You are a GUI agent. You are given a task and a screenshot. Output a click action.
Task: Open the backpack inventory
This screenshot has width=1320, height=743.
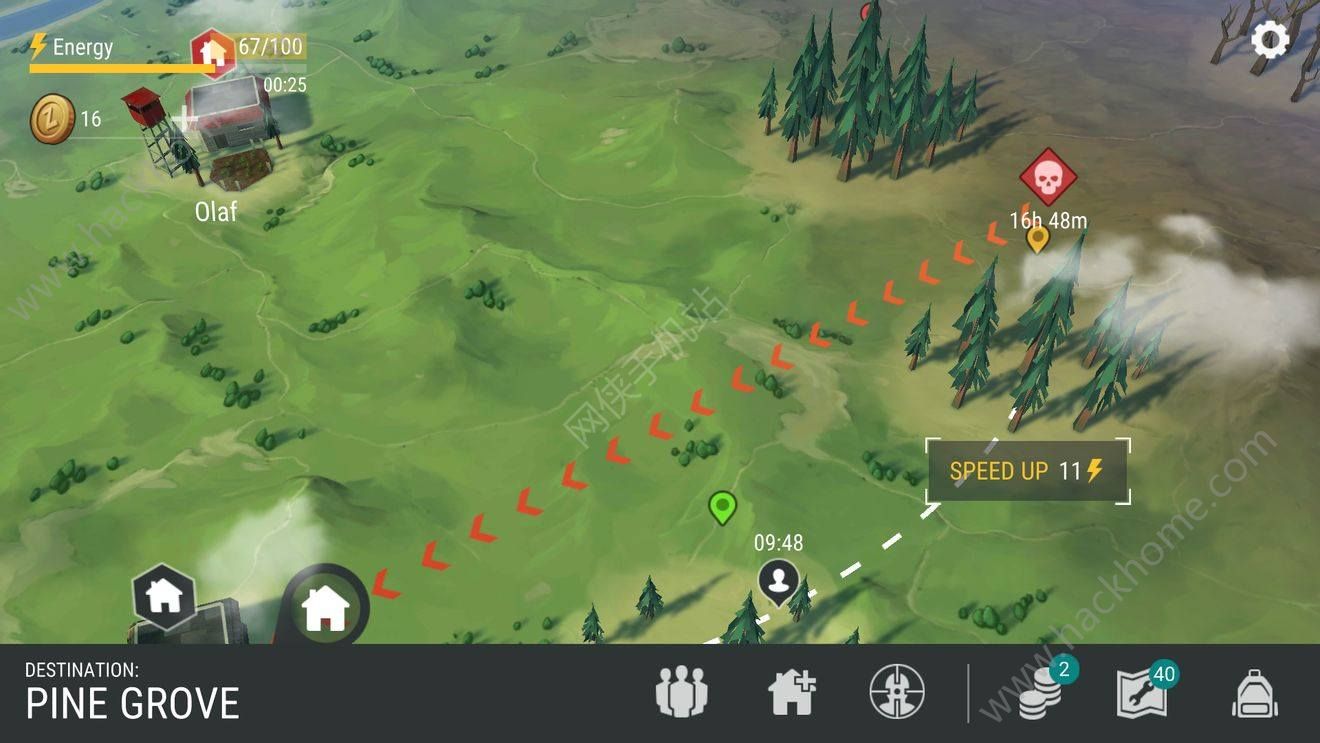click(1254, 693)
